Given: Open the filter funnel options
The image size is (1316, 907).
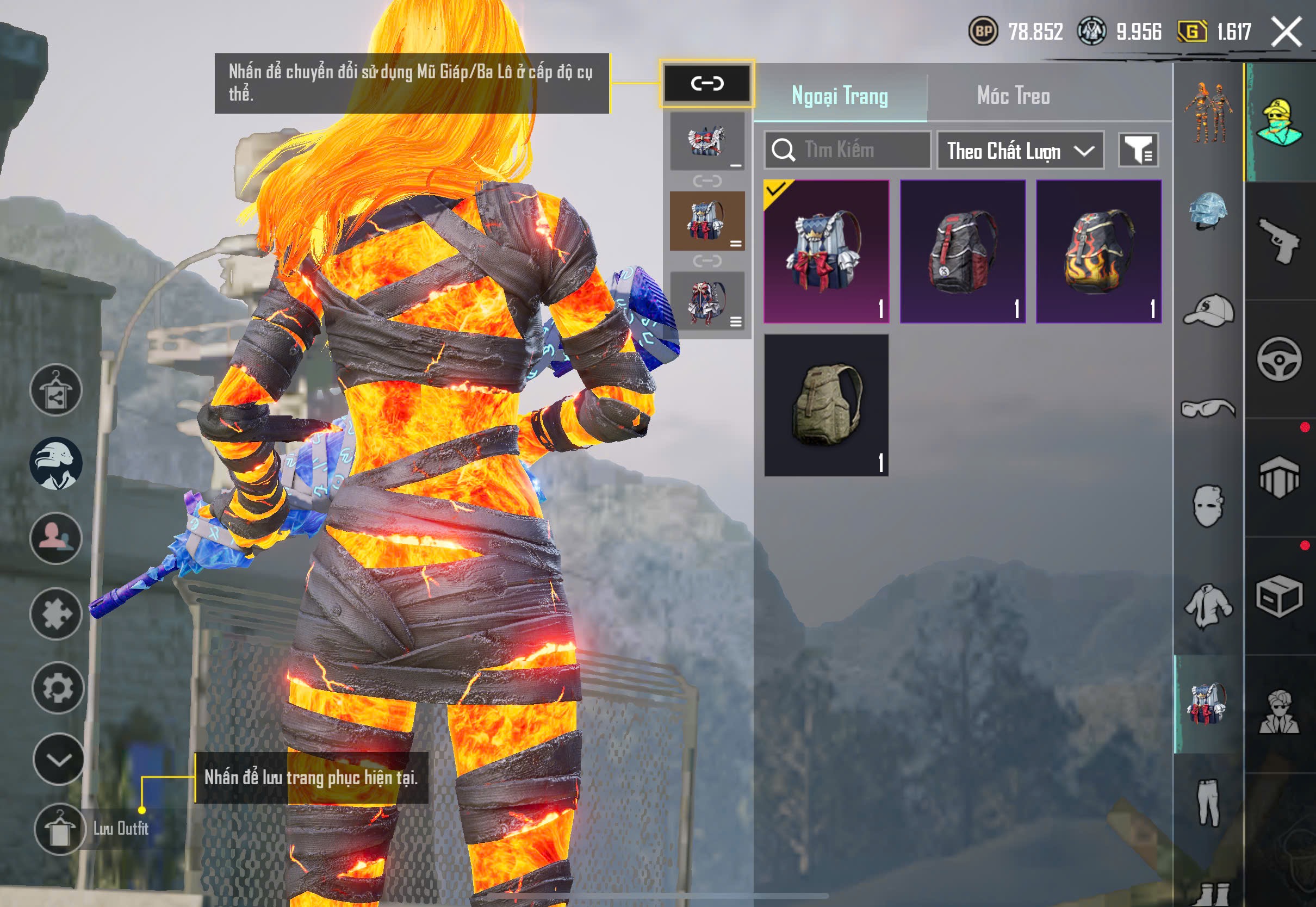Looking at the screenshot, I should 1138,151.
